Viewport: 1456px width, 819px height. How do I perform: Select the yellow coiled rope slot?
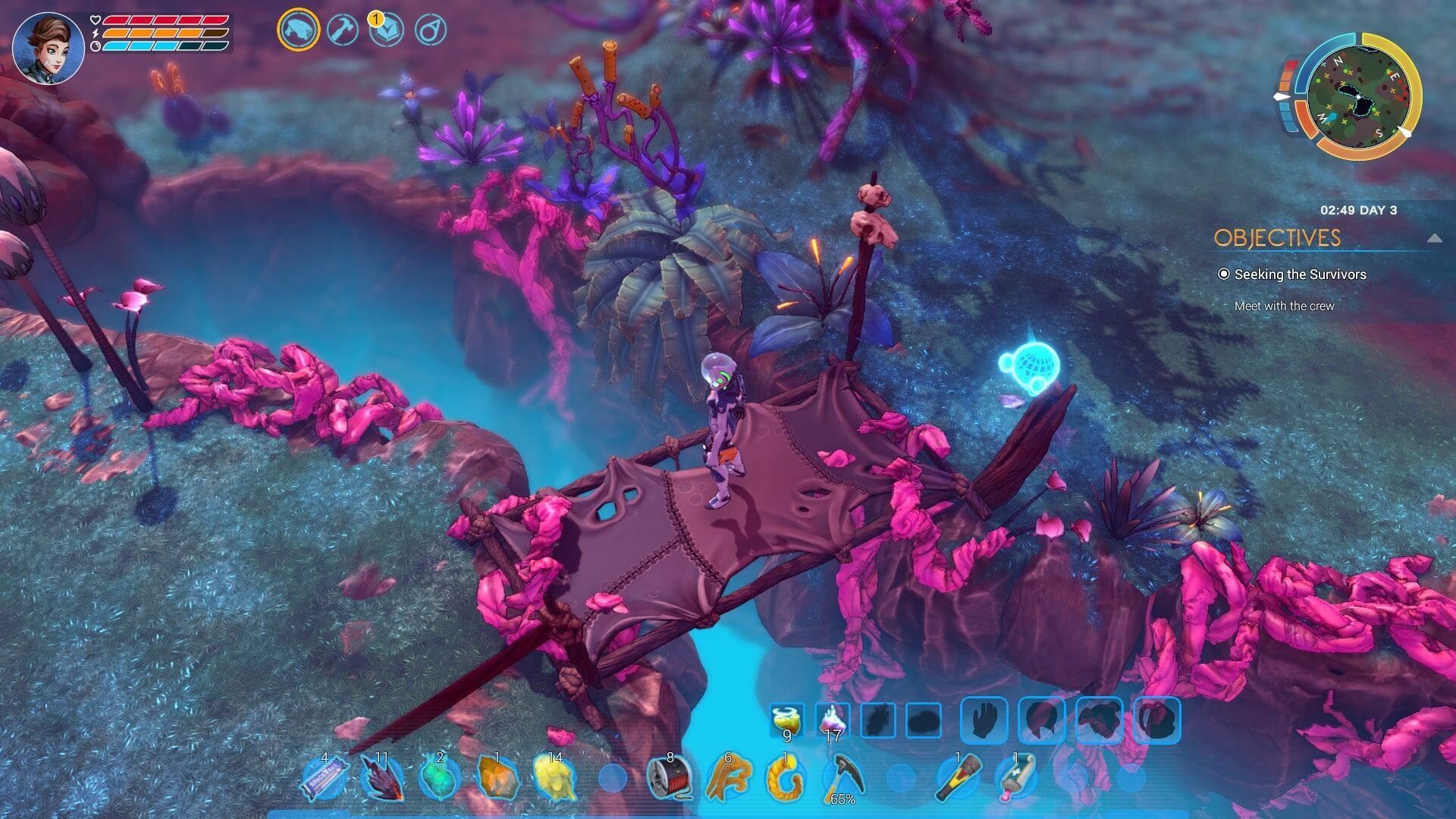click(x=784, y=778)
